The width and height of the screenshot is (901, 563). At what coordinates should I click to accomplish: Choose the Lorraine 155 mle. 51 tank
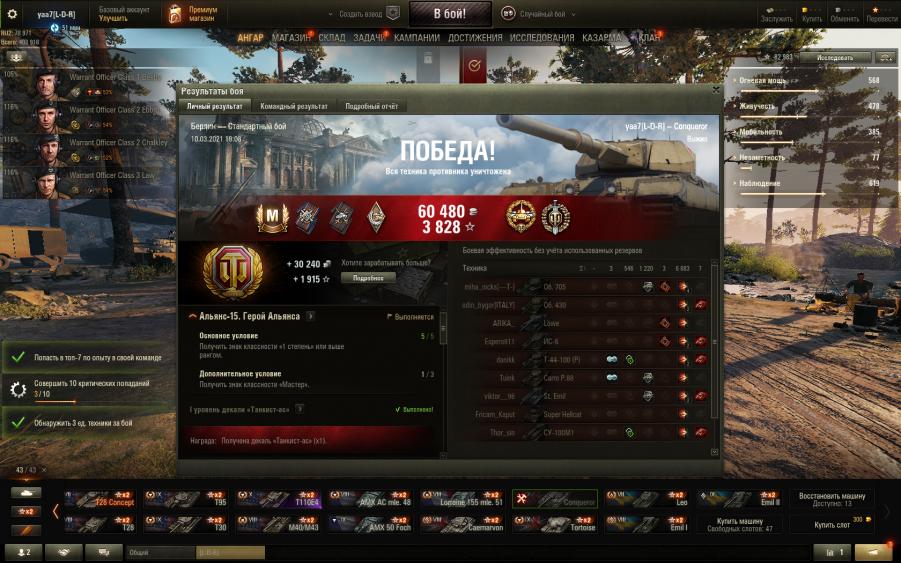pos(463,498)
